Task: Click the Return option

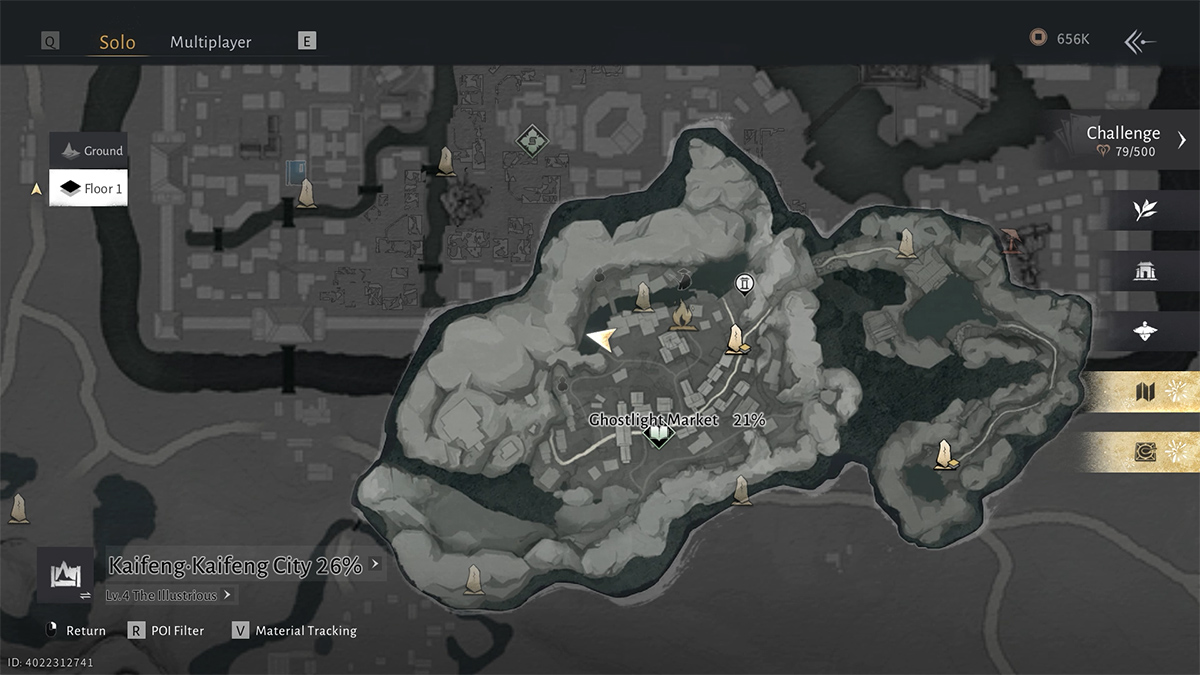Action: 76,631
